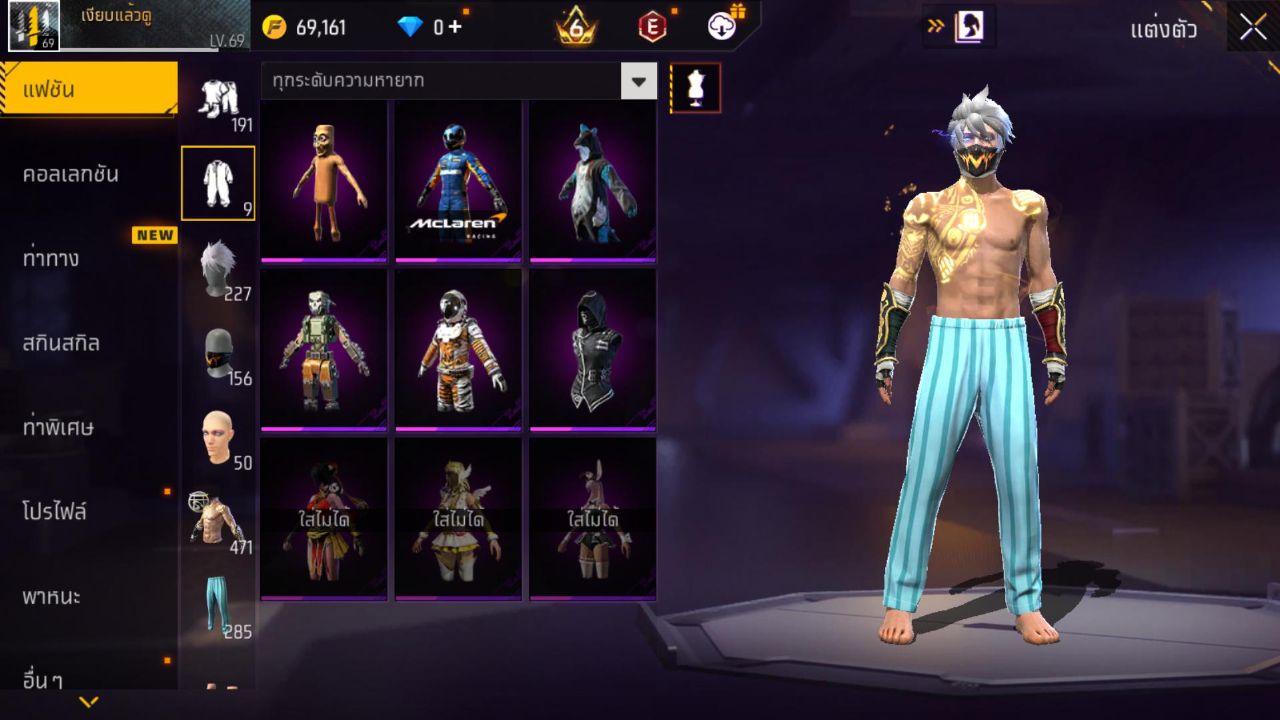
Task: Add diamonds with the plus button
Action: point(455,27)
